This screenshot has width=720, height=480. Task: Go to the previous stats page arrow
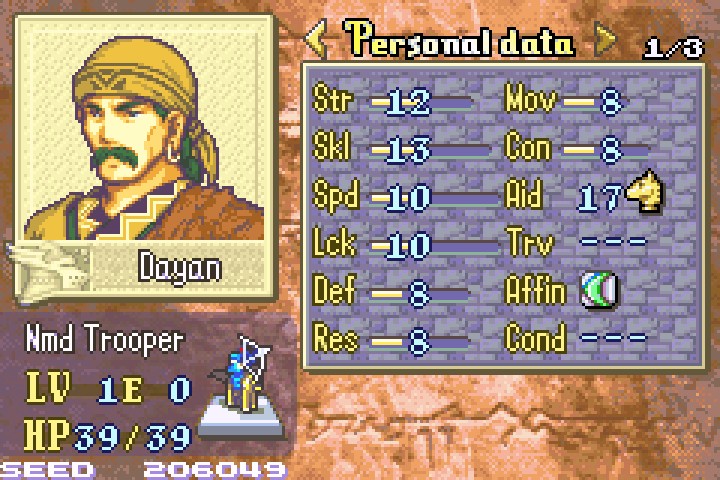[x=317, y=41]
